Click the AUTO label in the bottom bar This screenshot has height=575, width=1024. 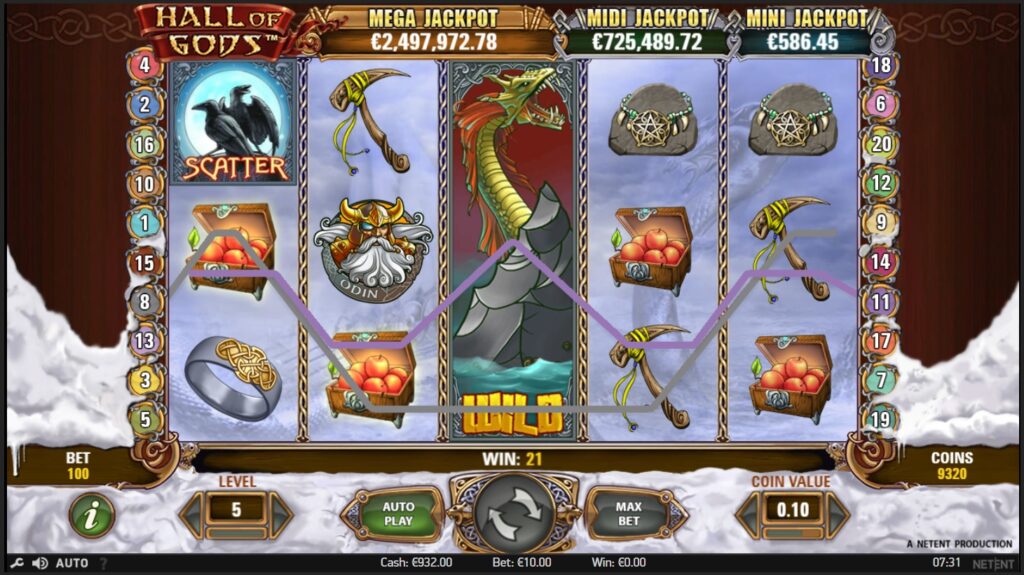(72, 563)
